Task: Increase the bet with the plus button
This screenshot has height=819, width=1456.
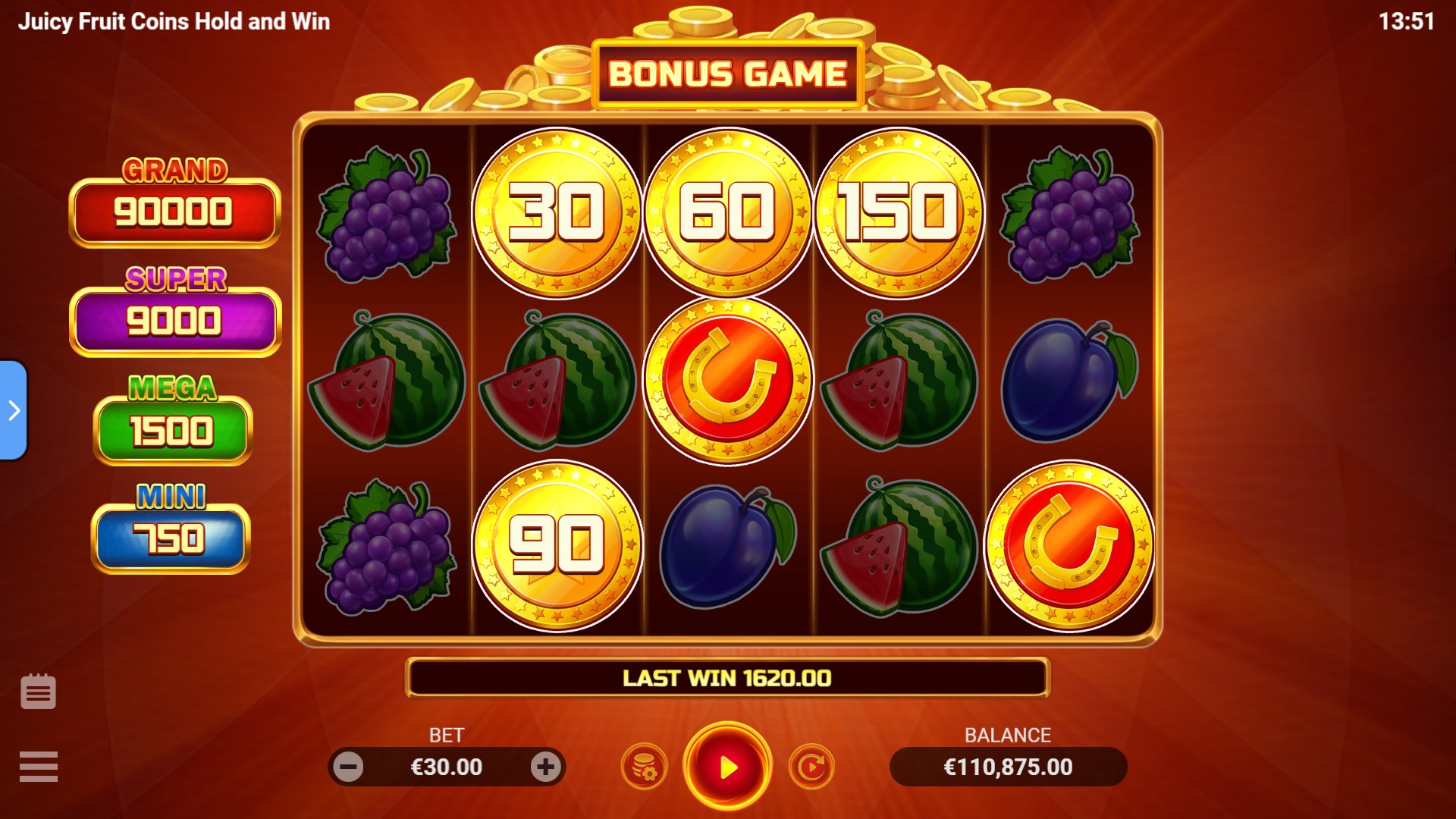Action: tap(545, 767)
